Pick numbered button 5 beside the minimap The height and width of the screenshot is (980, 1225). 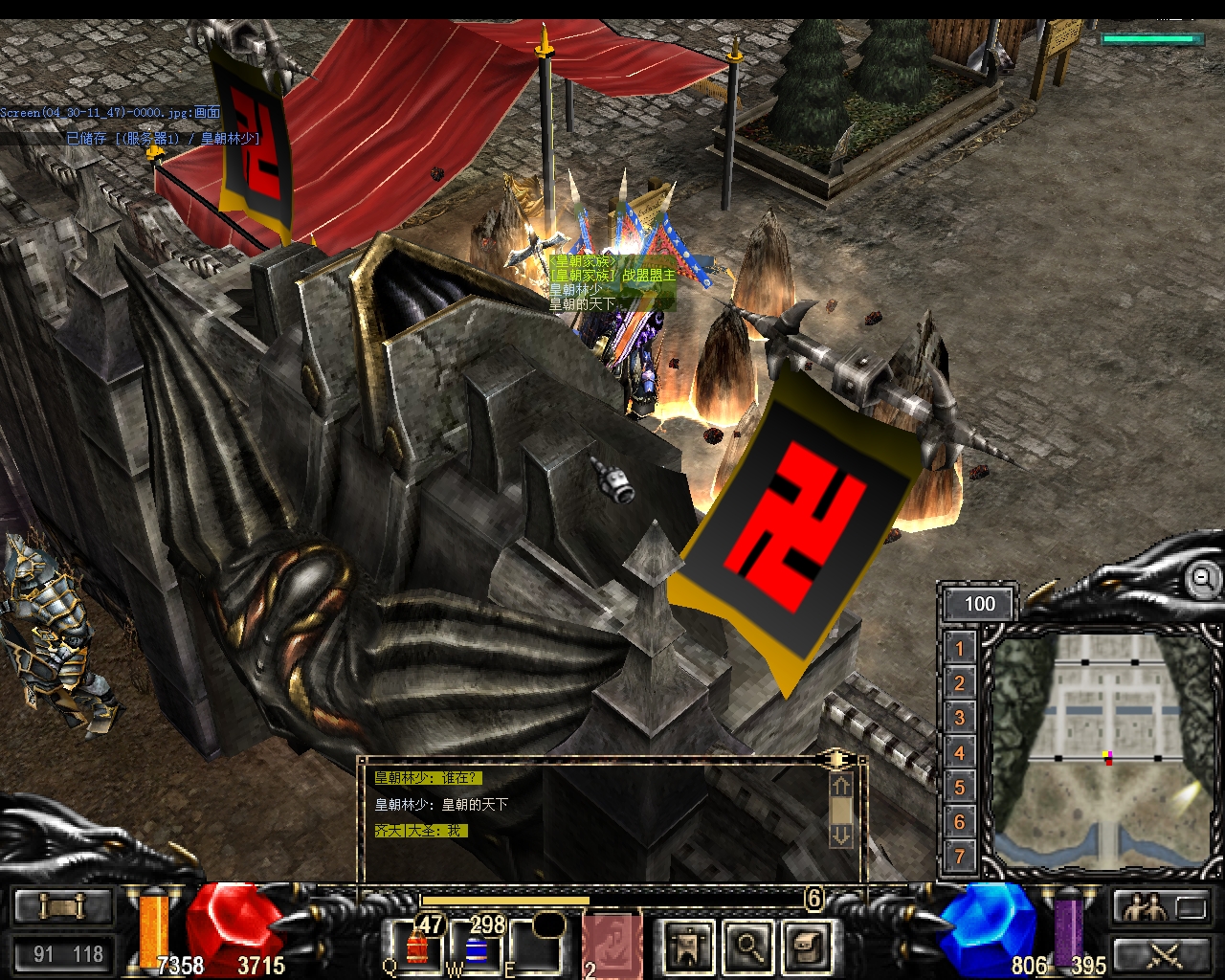[x=960, y=788]
